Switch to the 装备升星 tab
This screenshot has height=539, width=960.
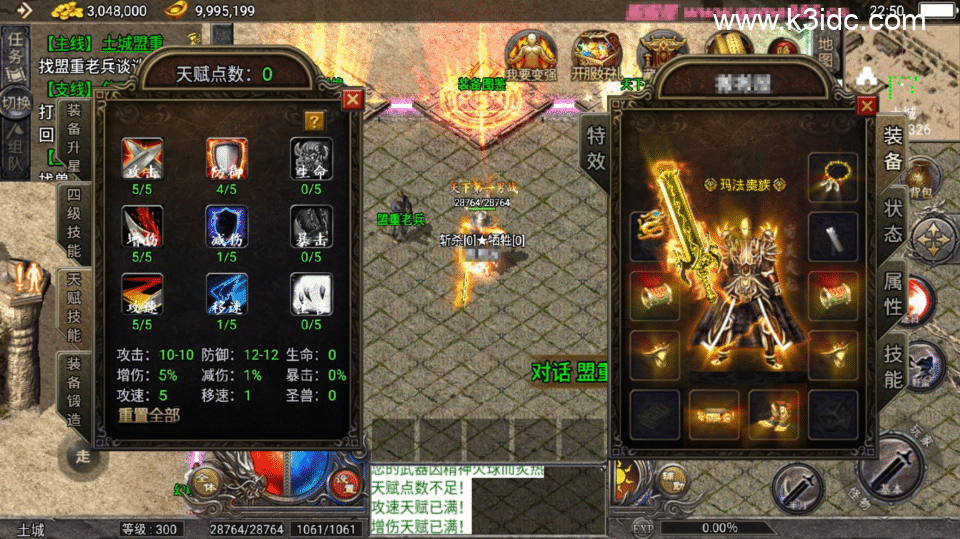tap(74, 137)
